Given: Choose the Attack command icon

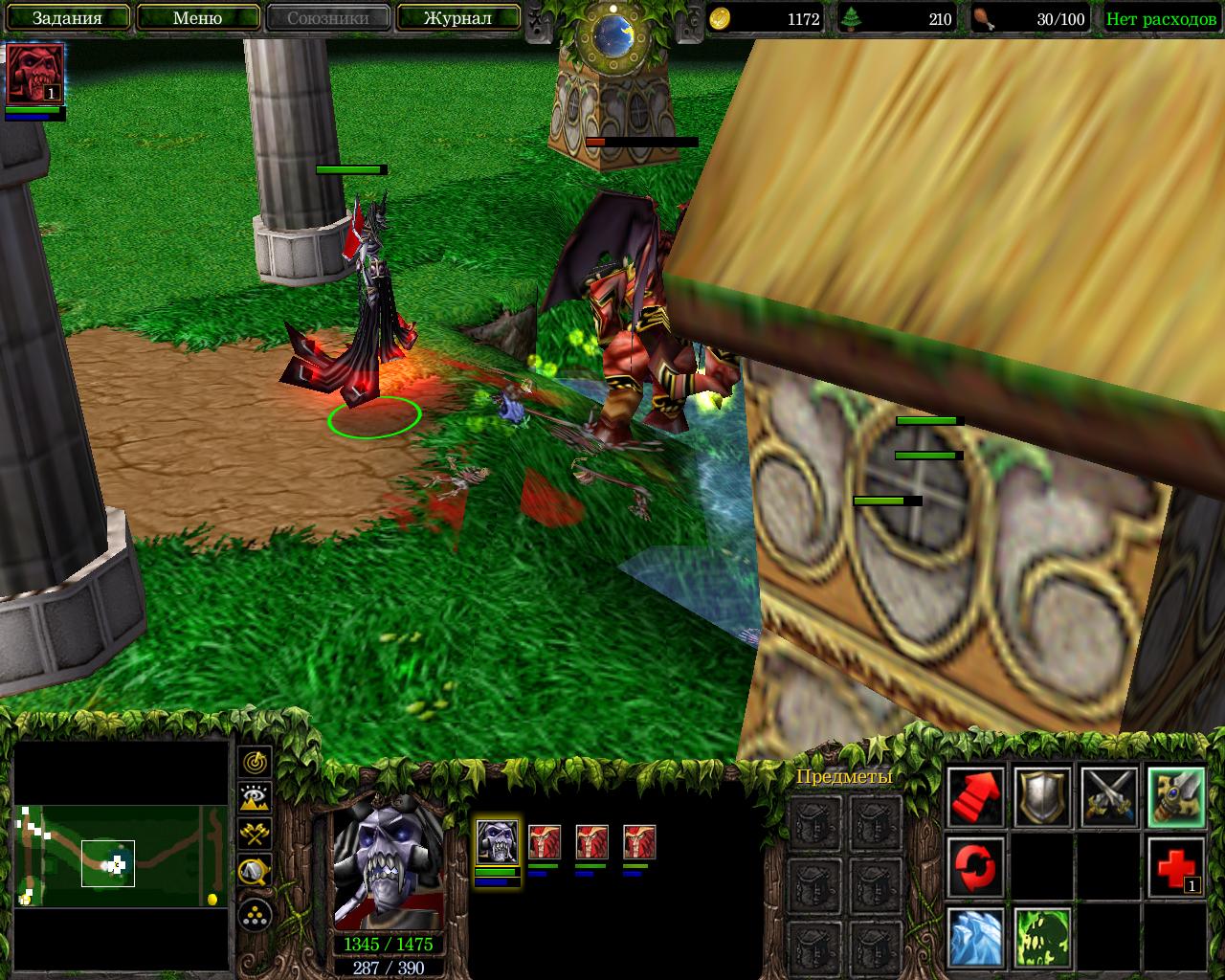Looking at the screenshot, I should pyautogui.click(x=1176, y=797).
